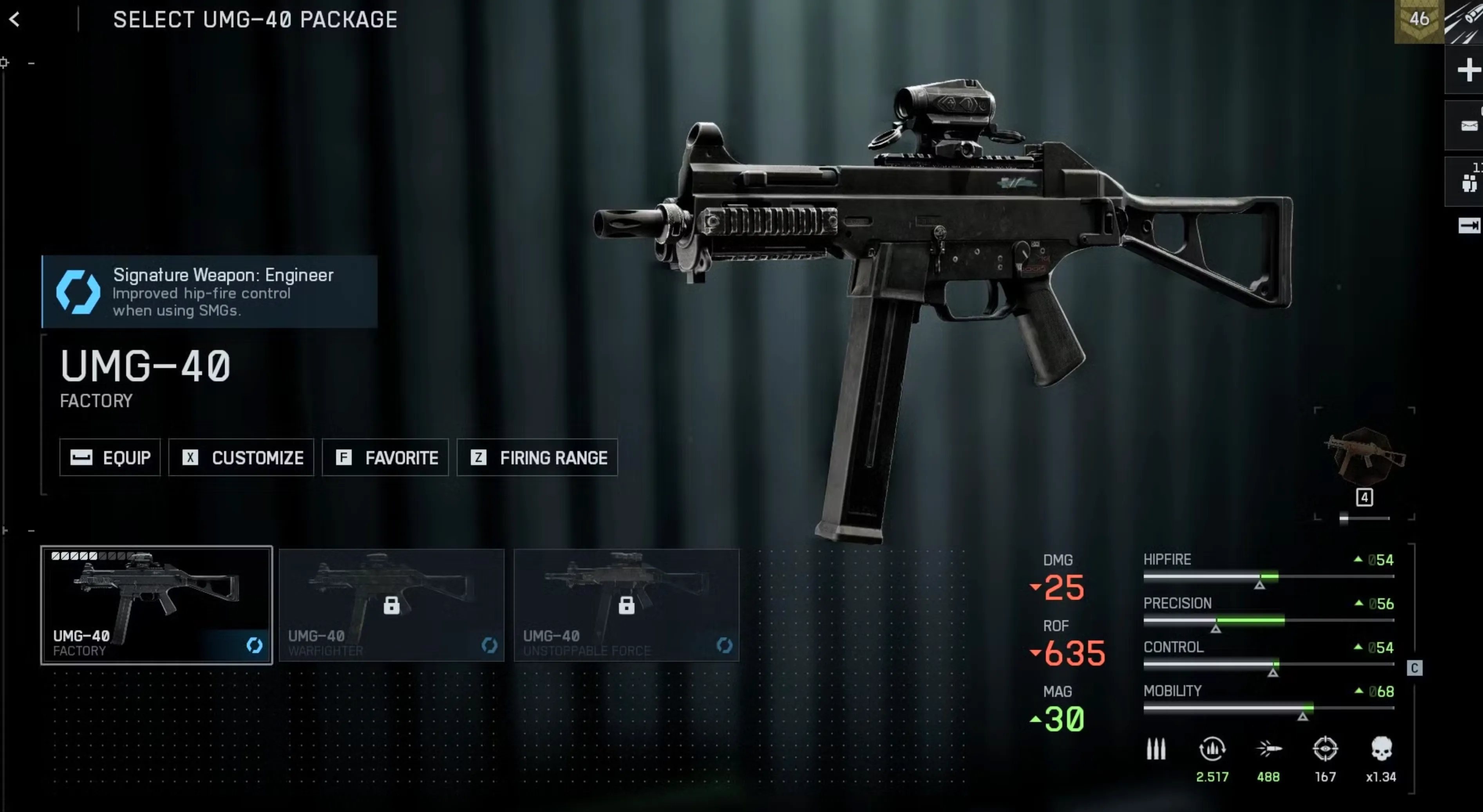Viewport: 1483px width, 812px height.
Task: Open CUSTOMIZE for the UMG-40
Action: click(x=241, y=458)
